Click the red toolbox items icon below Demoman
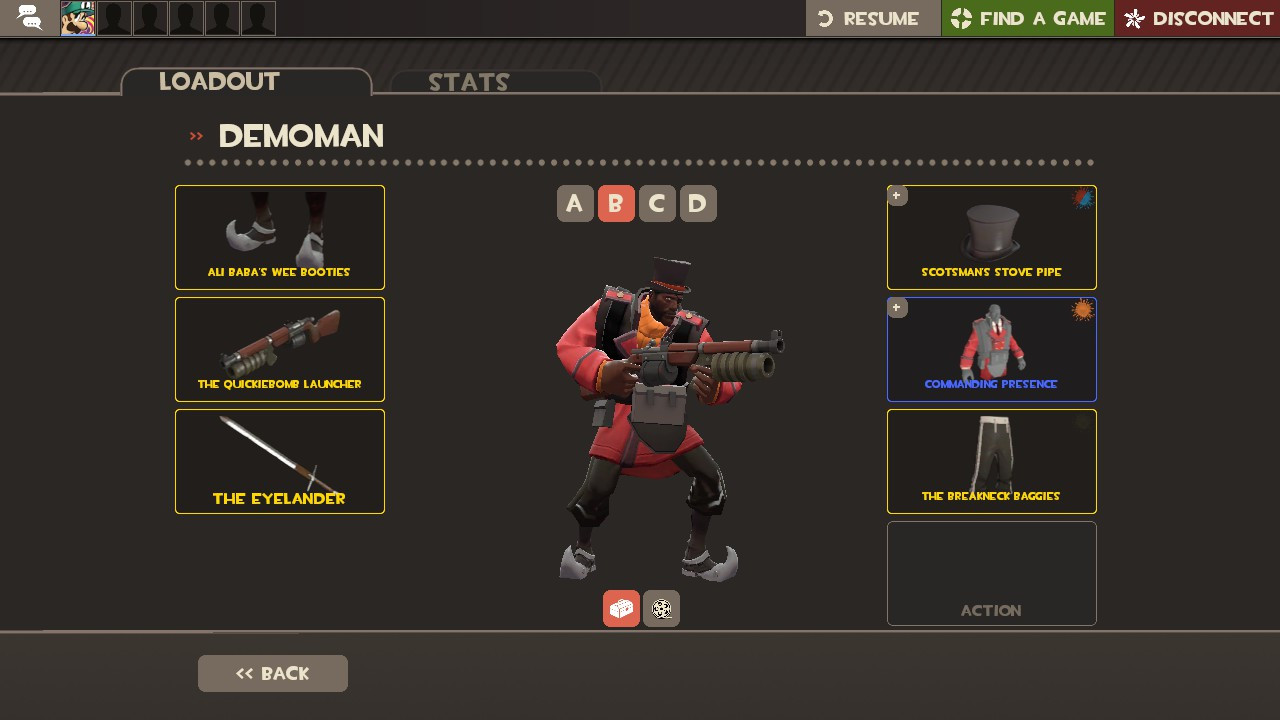The height and width of the screenshot is (720, 1280). (621, 608)
